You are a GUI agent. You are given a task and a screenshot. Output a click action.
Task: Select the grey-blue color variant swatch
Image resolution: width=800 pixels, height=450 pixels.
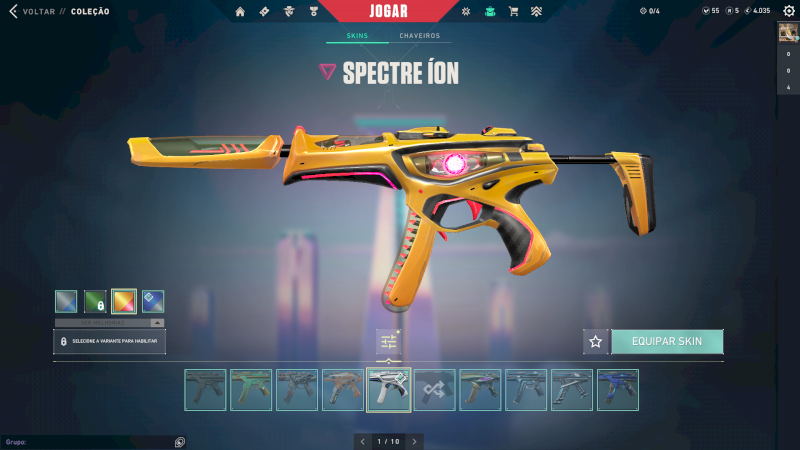[x=66, y=301]
